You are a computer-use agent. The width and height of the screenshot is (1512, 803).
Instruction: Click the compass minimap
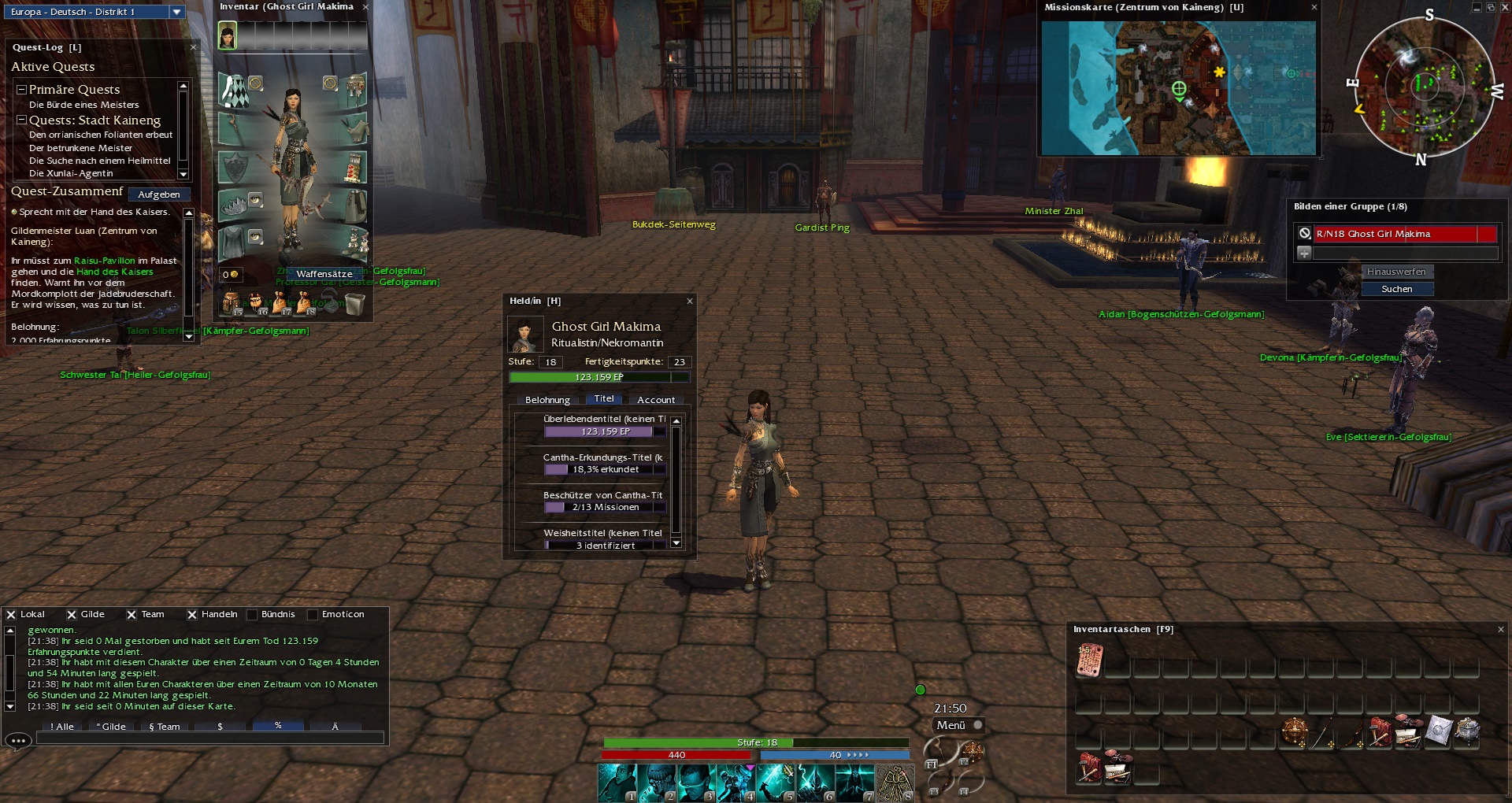[1424, 85]
